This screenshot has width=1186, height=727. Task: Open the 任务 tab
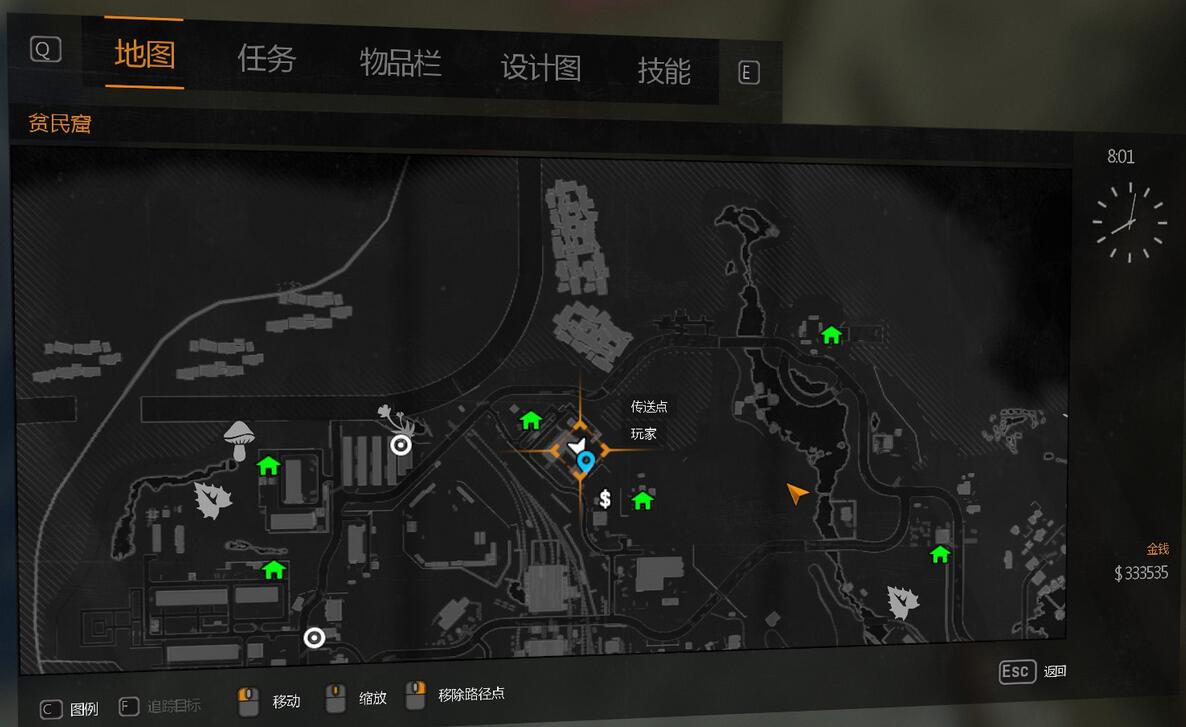coord(267,60)
